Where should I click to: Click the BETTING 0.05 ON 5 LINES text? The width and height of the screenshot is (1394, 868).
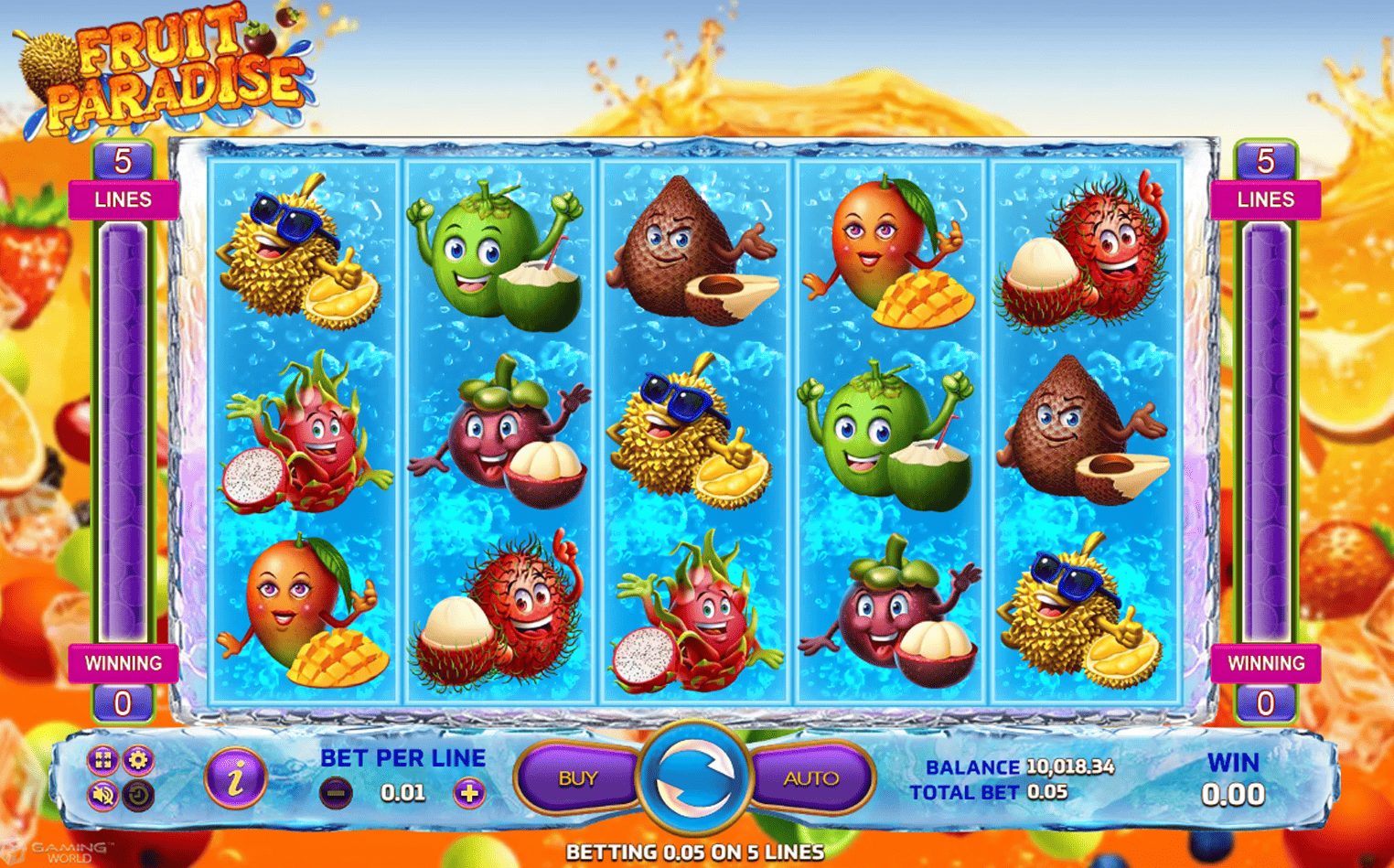pos(697,852)
